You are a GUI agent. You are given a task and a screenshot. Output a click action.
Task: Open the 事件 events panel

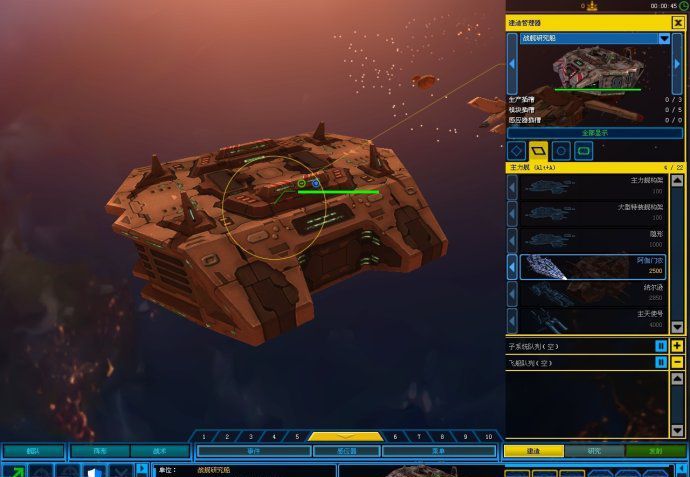[x=252, y=451]
